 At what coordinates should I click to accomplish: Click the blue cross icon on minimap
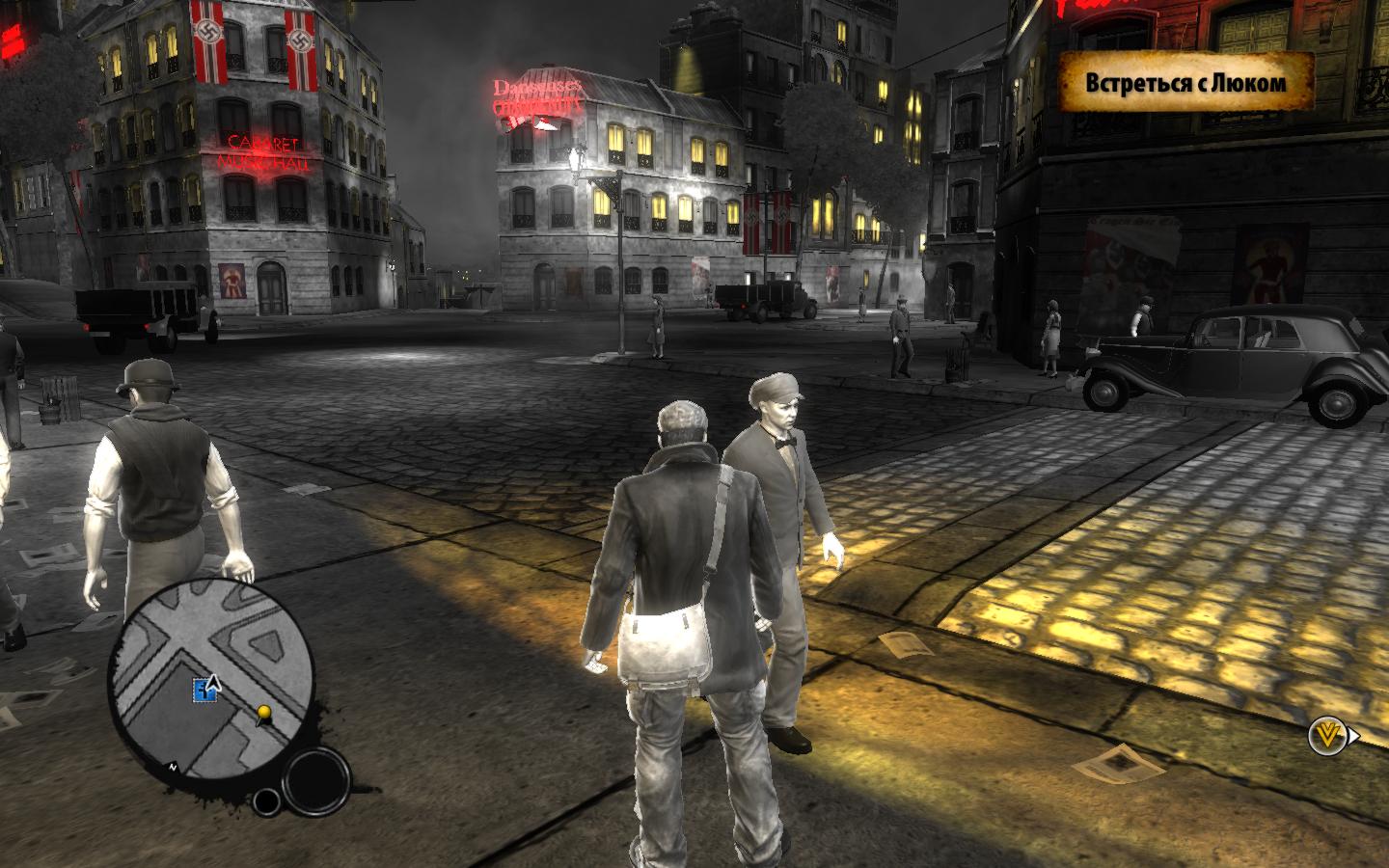click(204, 689)
